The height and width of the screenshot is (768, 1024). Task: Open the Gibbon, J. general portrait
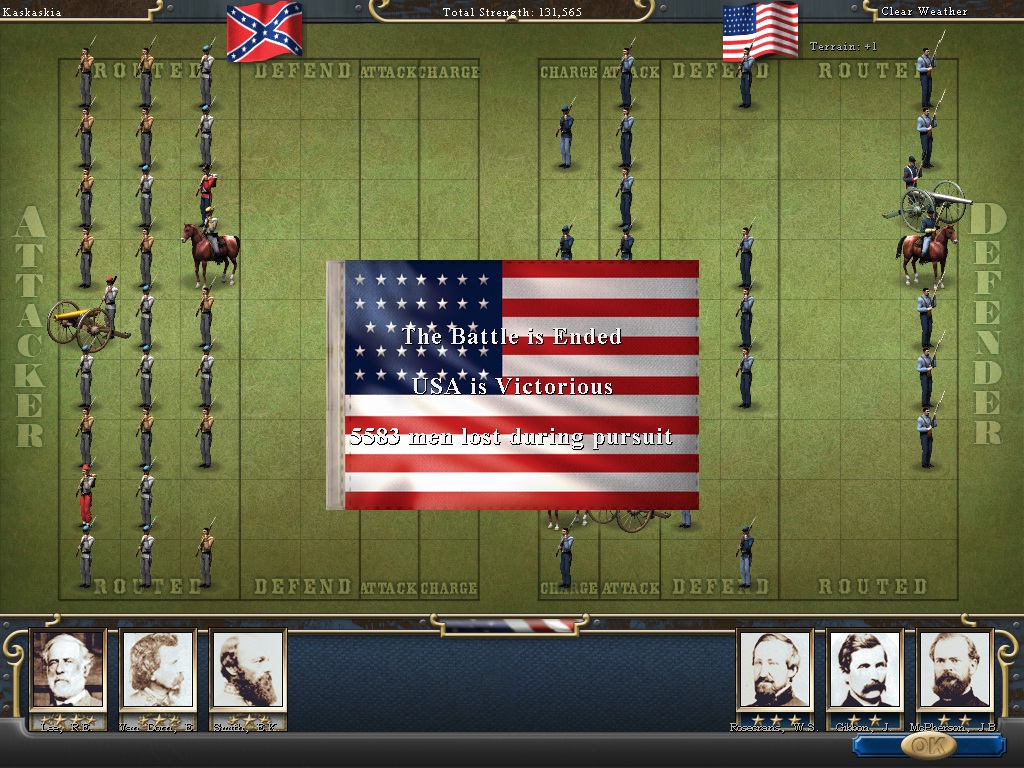[x=864, y=669]
